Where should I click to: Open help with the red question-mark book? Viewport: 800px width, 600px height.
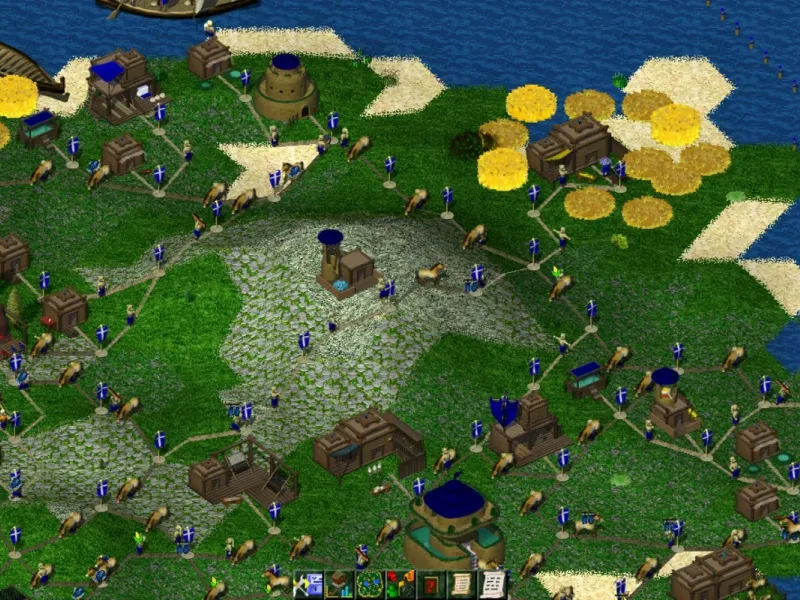click(x=431, y=585)
